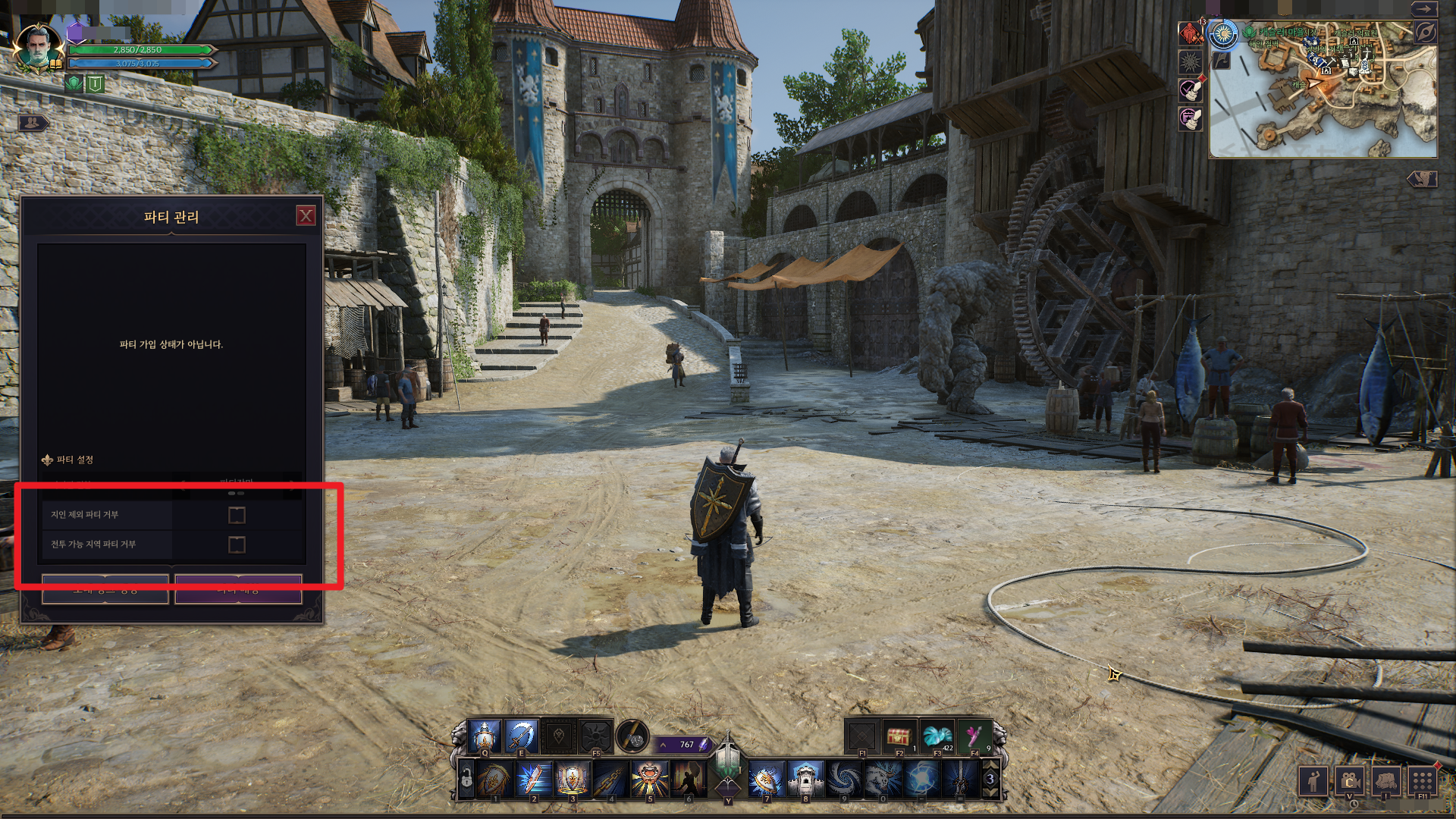
Task: Activate the golden chain skill
Action: click(x=610, y=779)
